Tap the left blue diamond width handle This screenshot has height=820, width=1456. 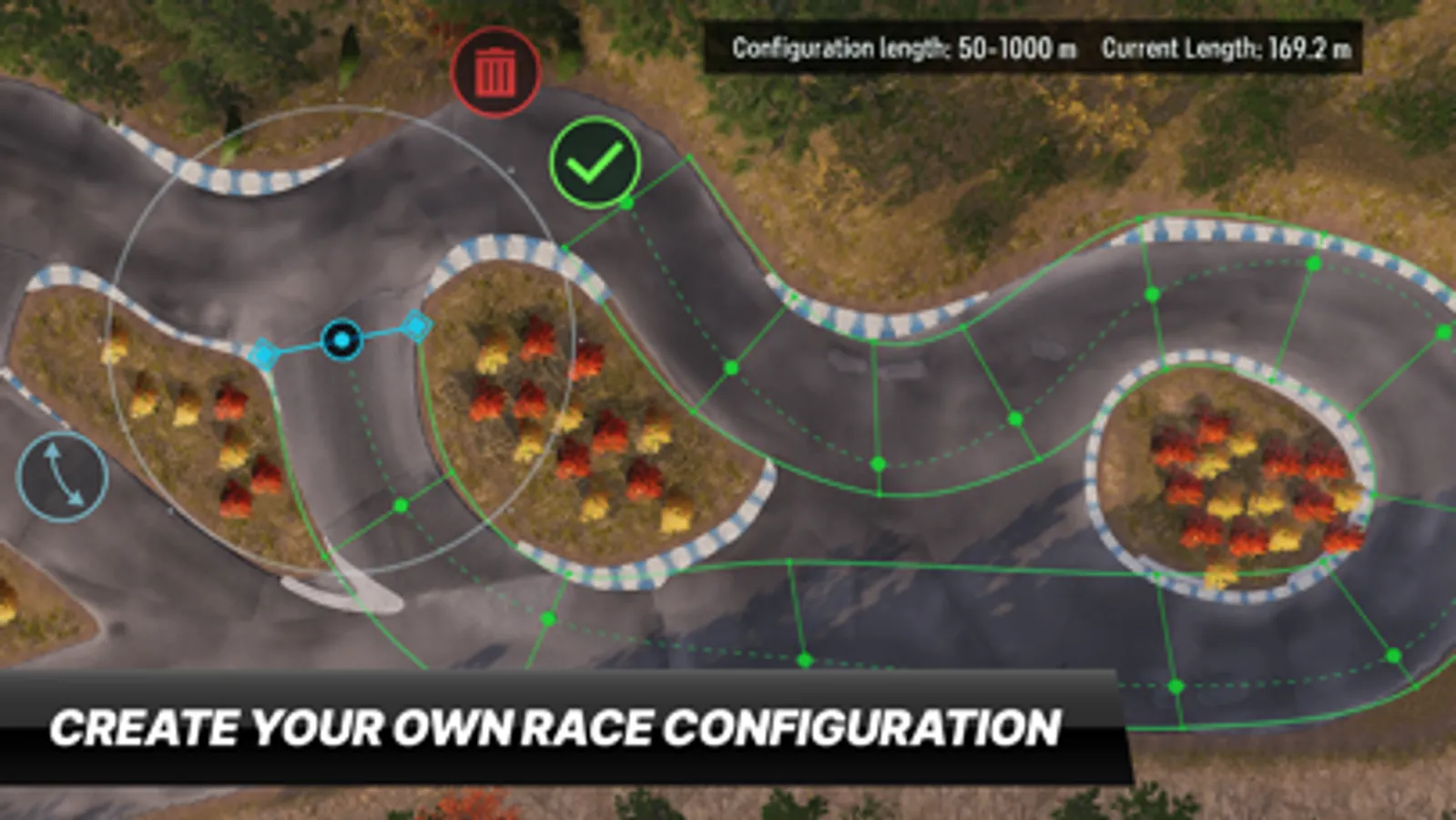(262, 354)
